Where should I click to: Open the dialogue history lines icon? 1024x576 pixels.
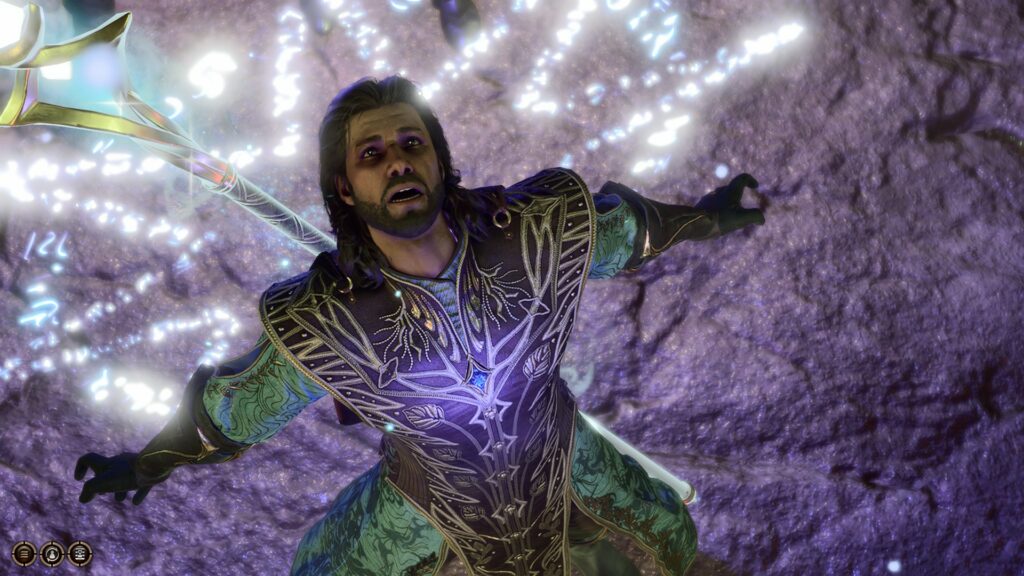point(24,553)
